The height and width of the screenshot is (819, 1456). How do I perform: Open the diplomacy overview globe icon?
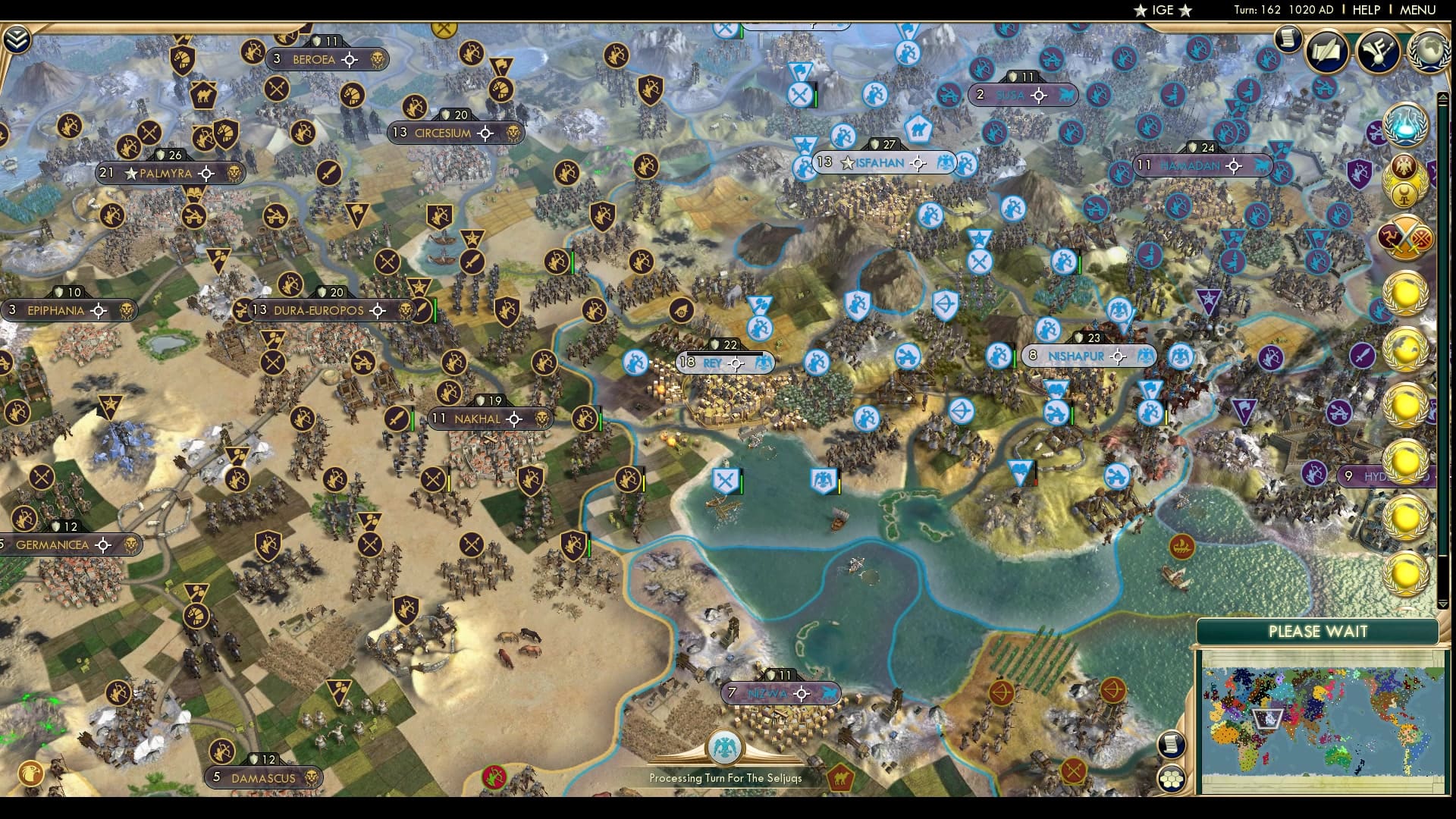1429,52
